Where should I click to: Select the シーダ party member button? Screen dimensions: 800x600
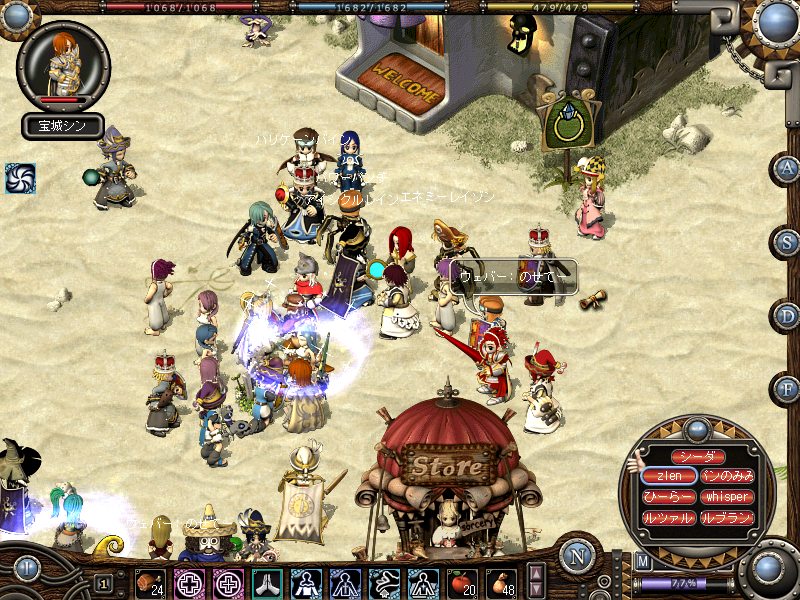(x=696, y=456)
